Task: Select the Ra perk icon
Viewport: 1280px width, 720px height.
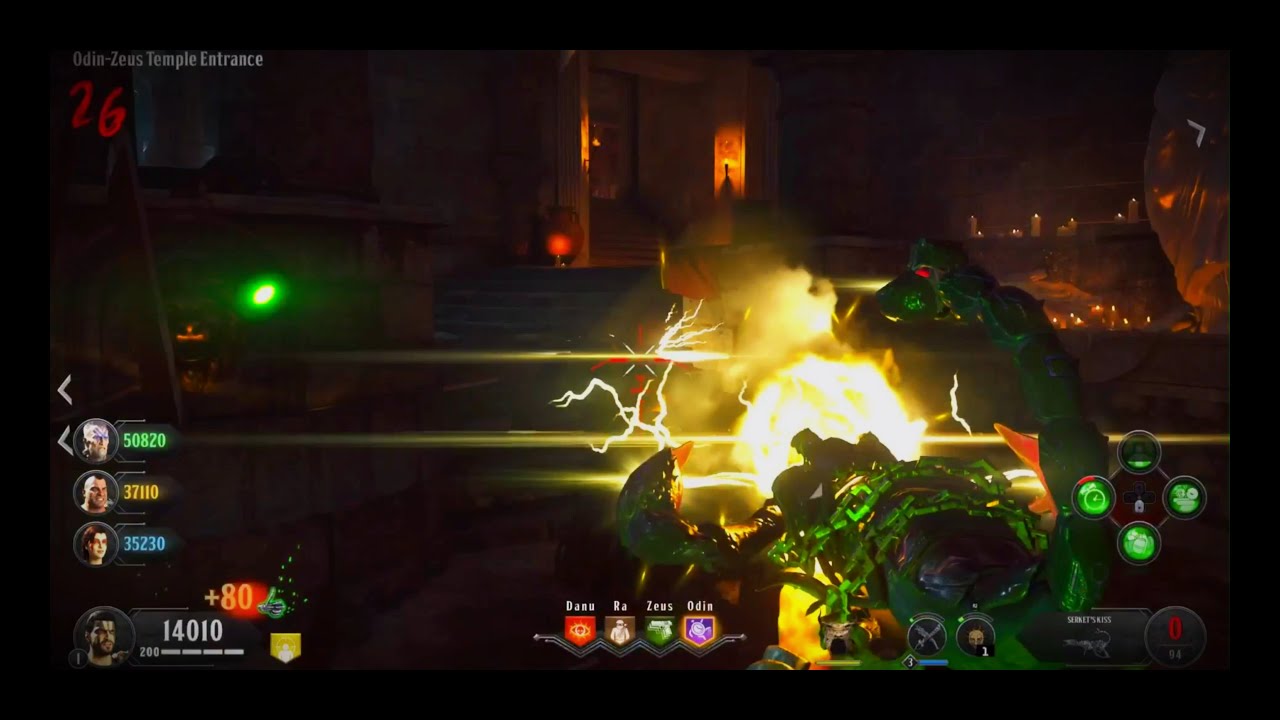Action: (x=620, y=630)
